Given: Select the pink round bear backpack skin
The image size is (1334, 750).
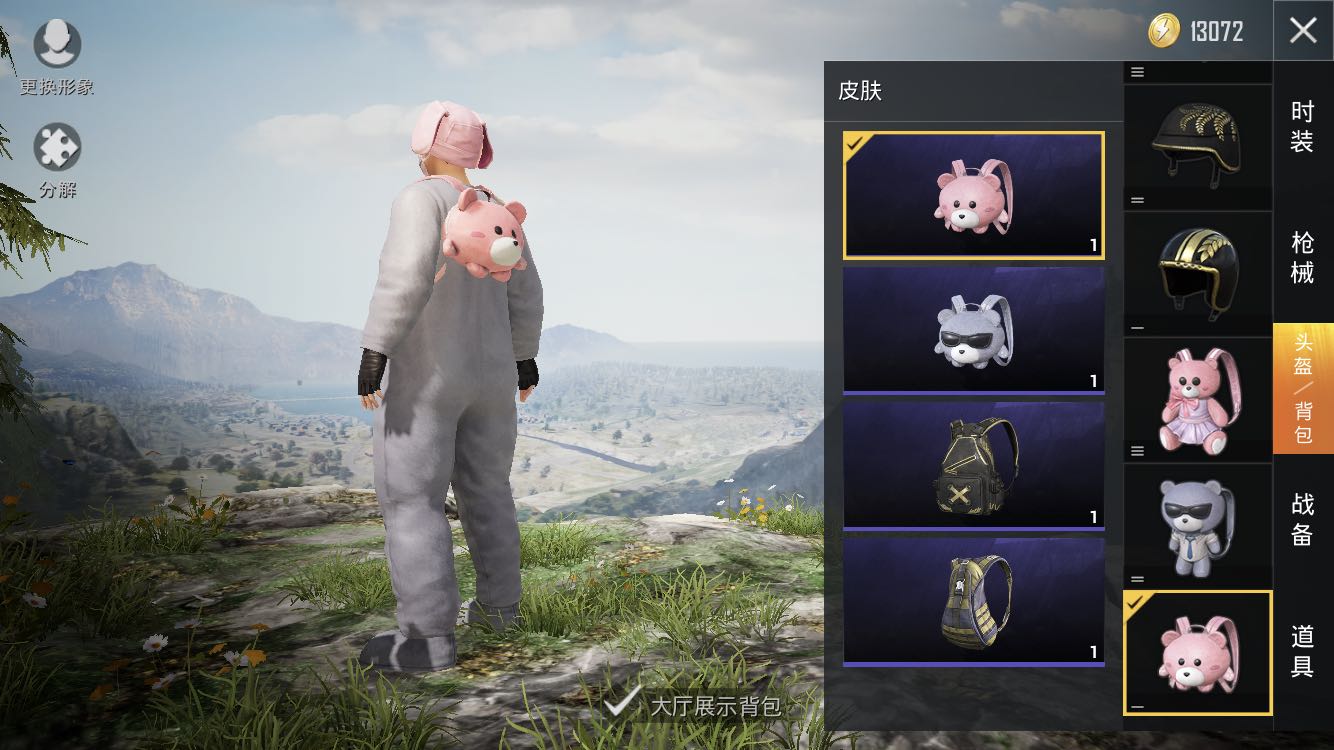Looking at the screenshot, I should (973, 196).
